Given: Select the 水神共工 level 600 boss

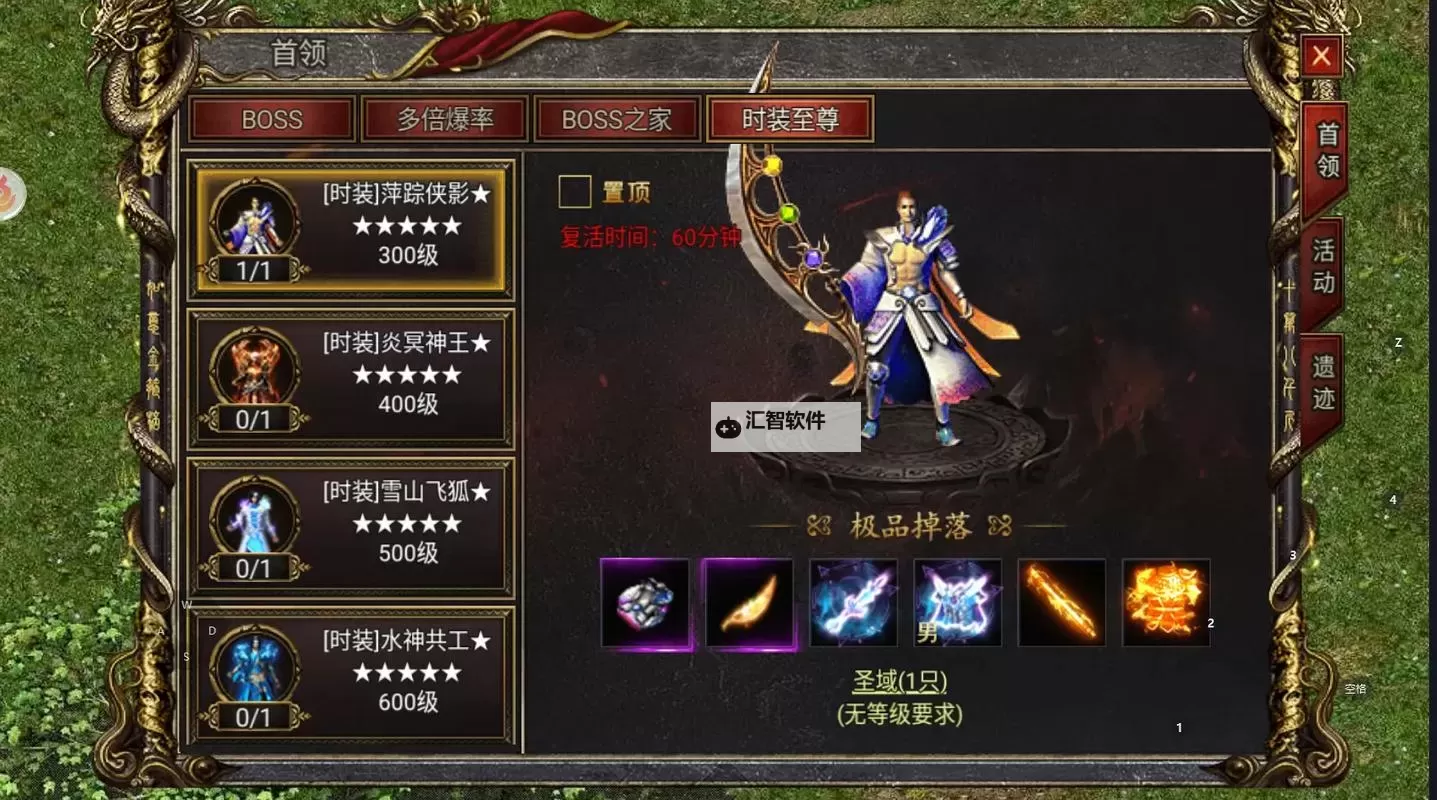Looking at the screenshot, I should pyautogui.click(x=351, y=675).
